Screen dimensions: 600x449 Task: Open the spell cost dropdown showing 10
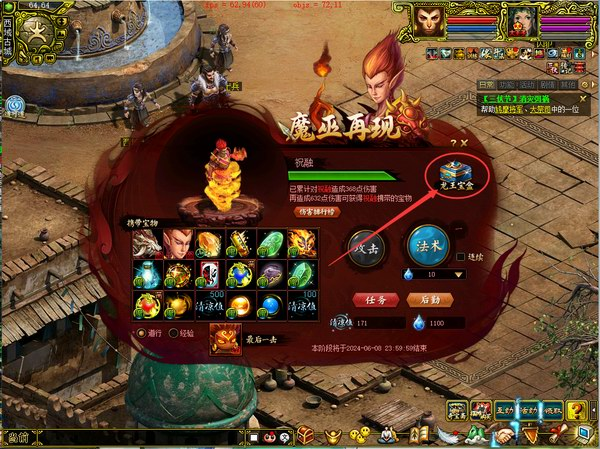pos(459,274)
